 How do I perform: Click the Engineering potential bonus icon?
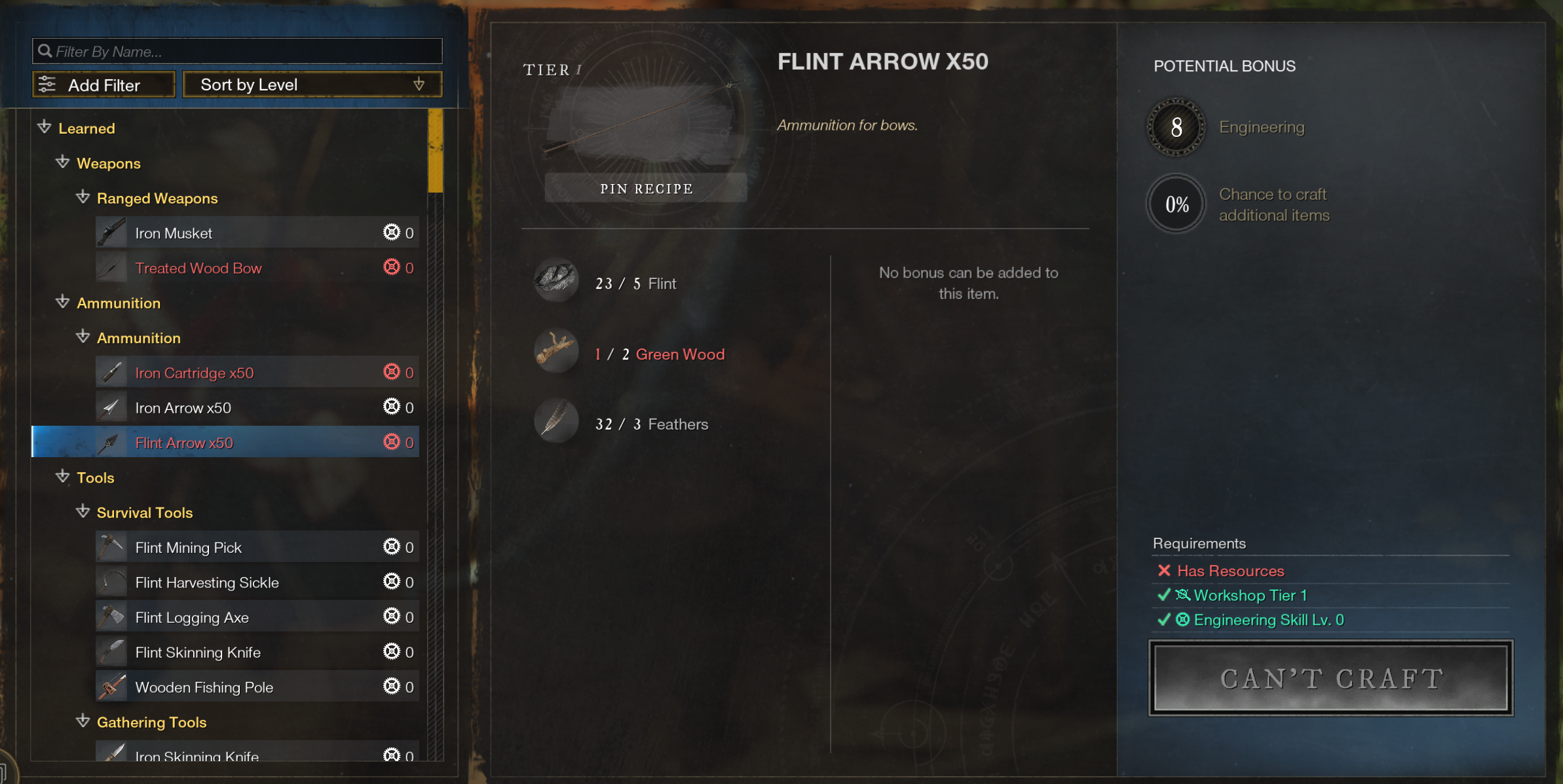[1175, 127]
